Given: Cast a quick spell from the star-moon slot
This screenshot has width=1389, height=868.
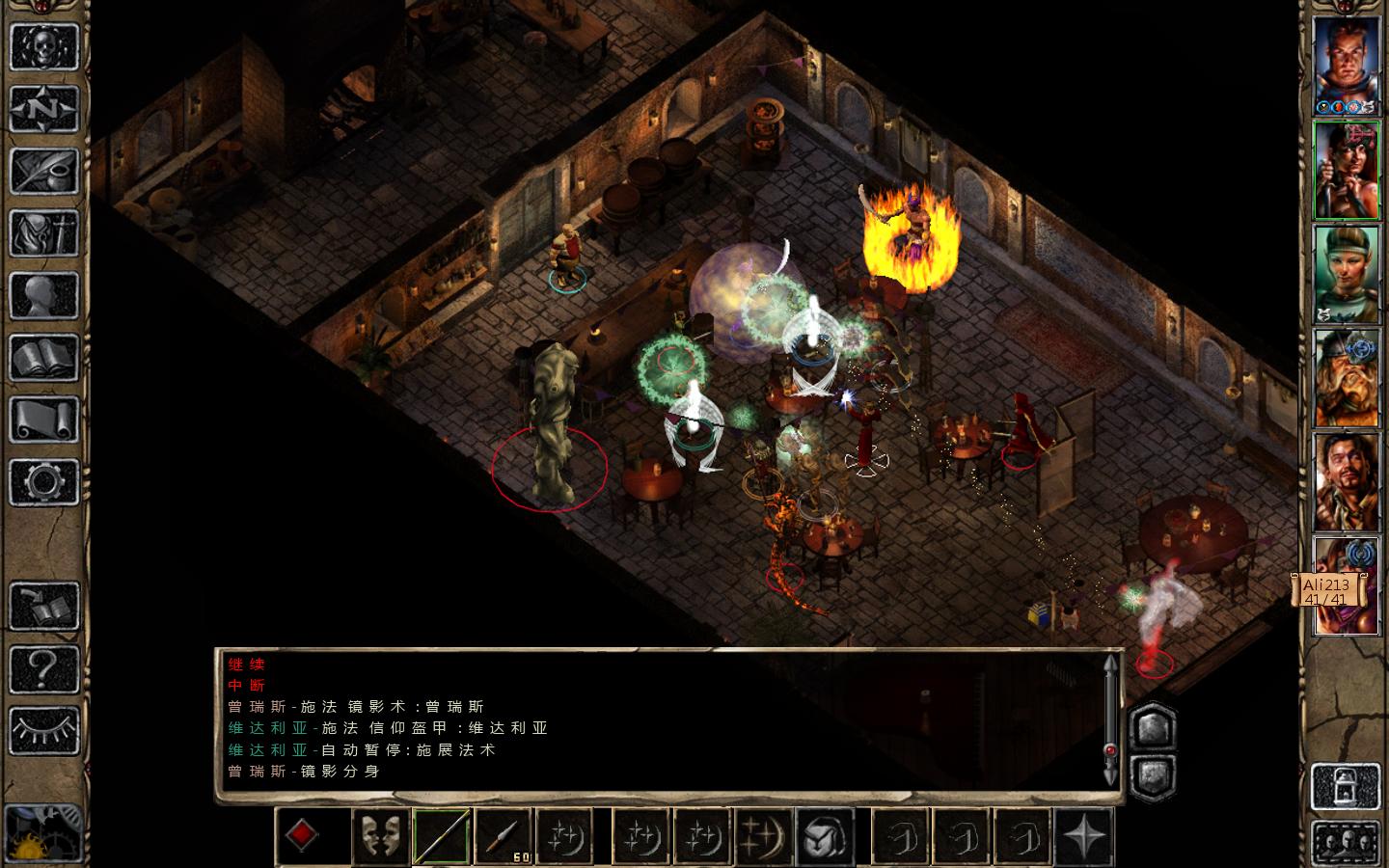Looking at the screenshot, I should [x=565, y=835].
